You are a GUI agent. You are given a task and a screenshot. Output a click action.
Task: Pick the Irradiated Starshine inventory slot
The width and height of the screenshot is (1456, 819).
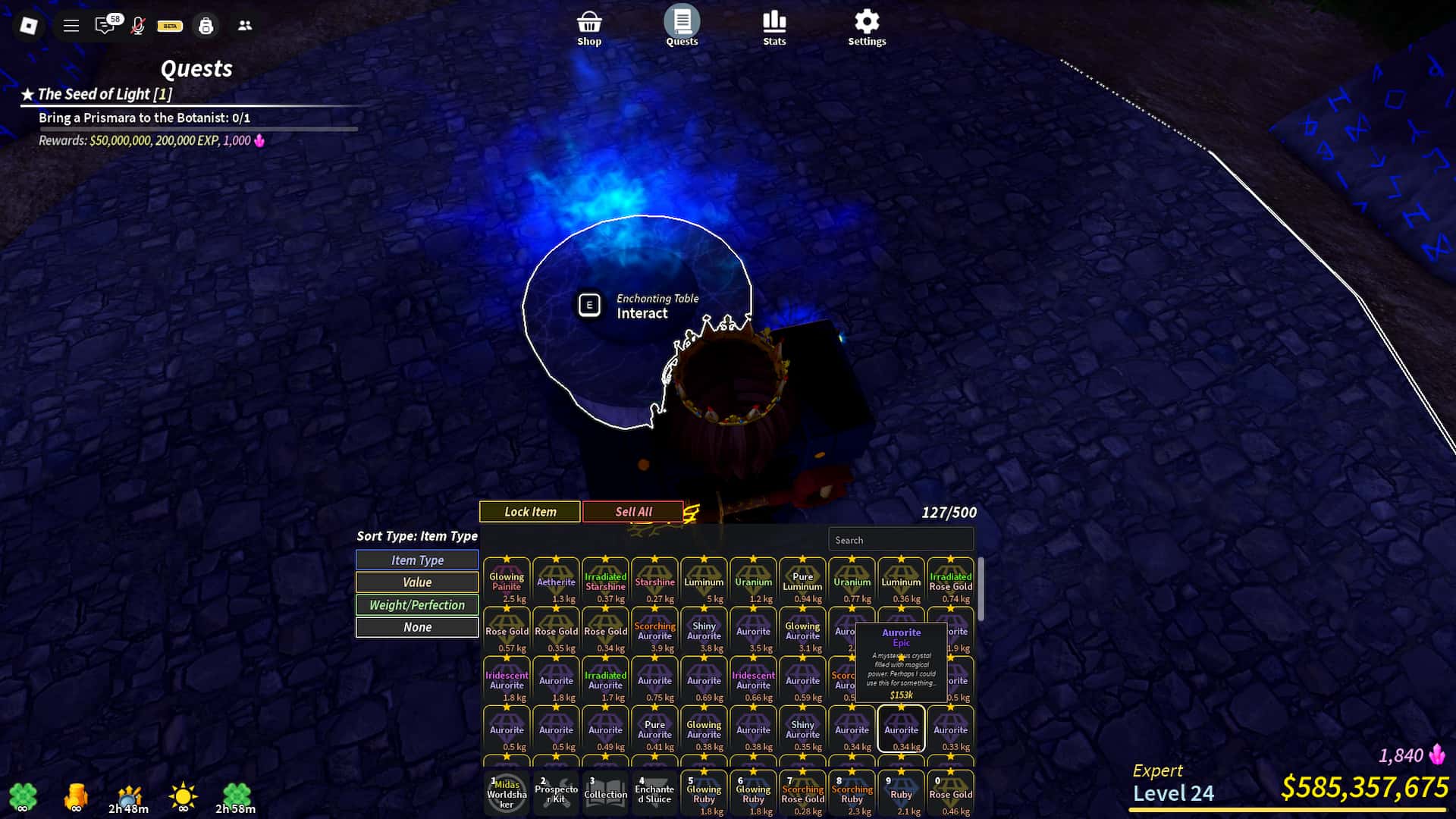click(x=605, y=582)
